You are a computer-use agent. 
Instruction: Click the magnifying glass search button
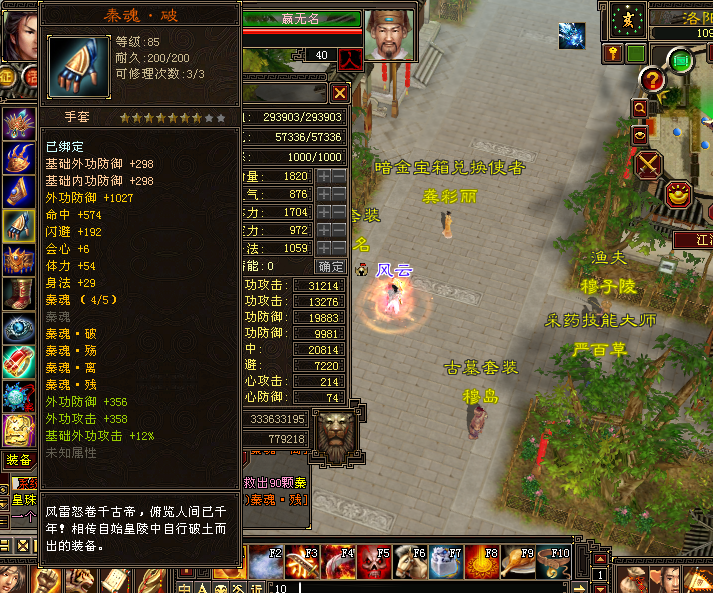(639, 106)
